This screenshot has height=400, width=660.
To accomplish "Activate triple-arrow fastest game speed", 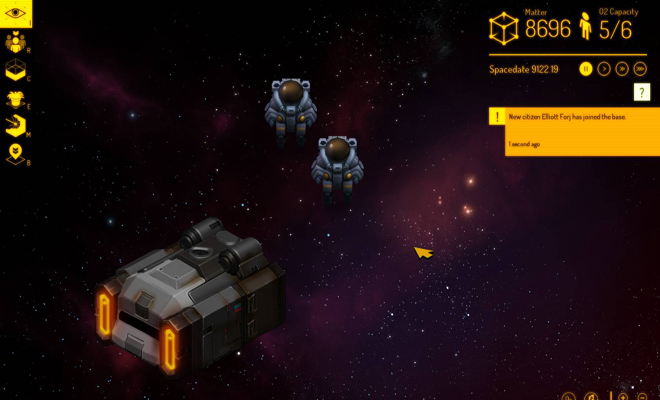I will [x=638, y=69].
